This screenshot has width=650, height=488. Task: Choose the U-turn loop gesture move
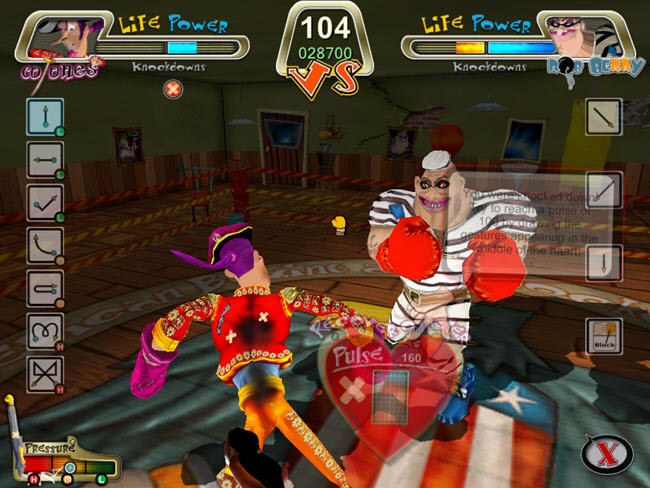(x=45, y=287)
